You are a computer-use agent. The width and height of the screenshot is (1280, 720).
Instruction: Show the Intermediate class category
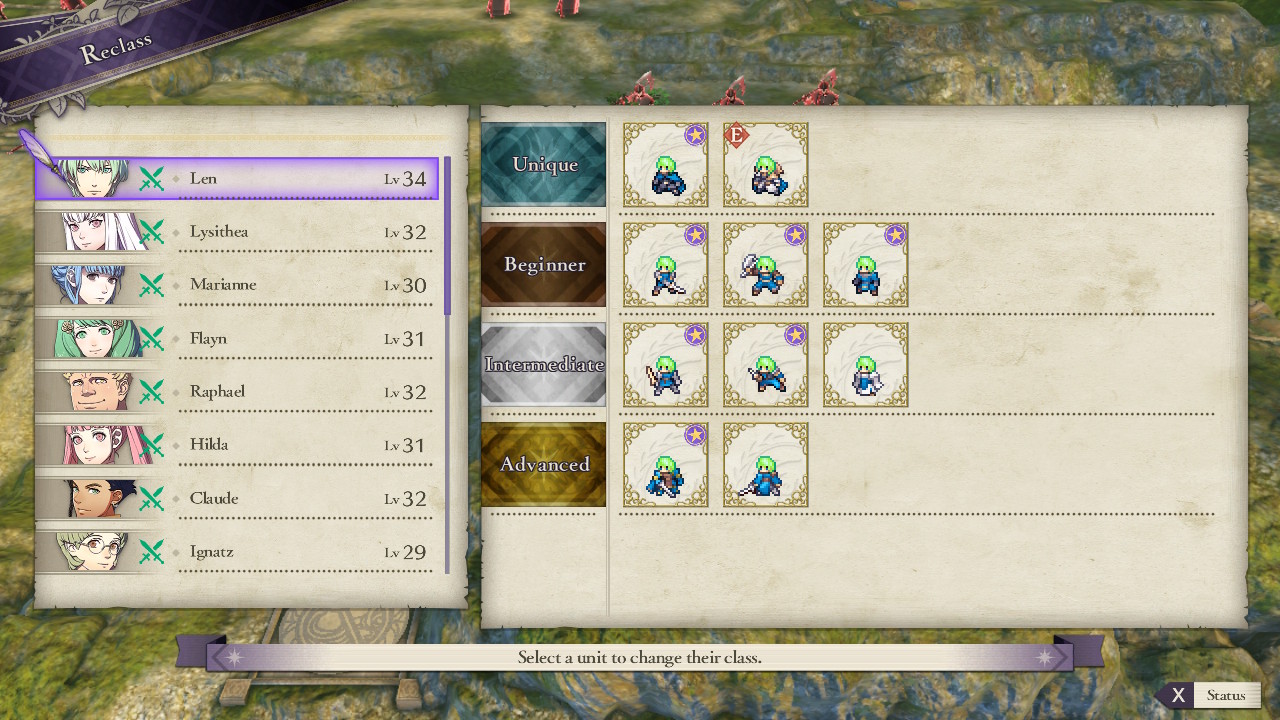544,365
